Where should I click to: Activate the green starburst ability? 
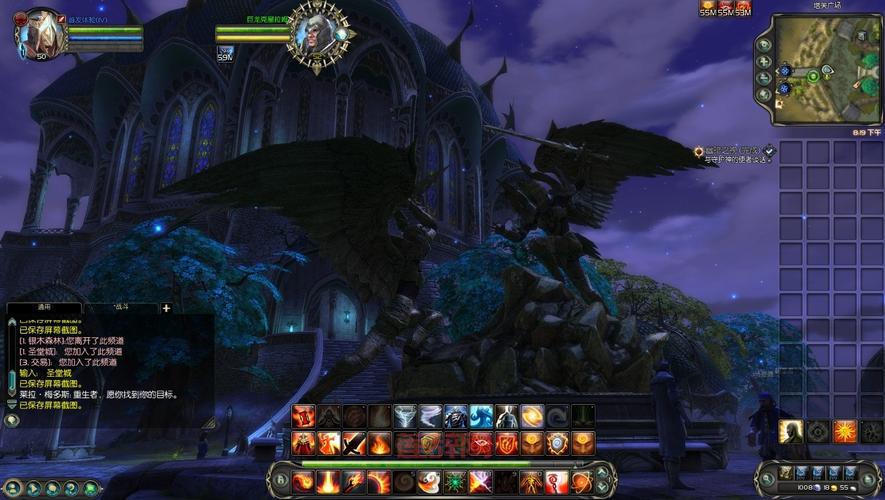click(456, 481)
